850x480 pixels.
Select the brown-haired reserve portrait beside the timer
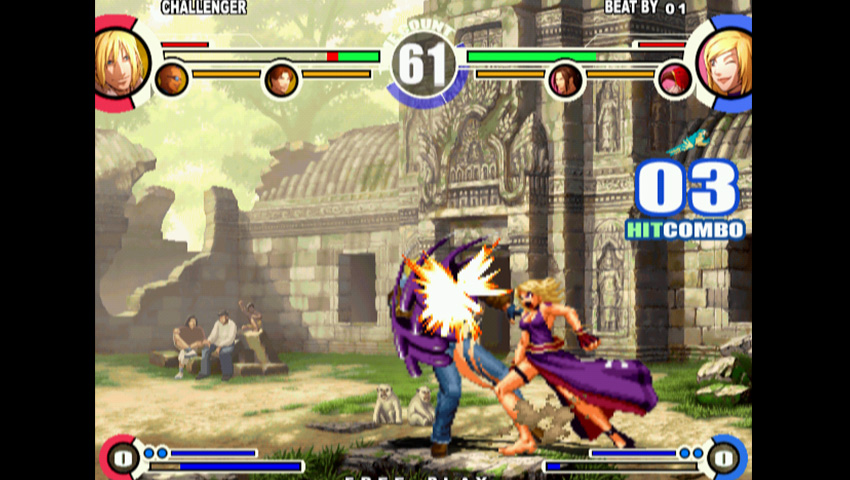(x=281, y=80)
